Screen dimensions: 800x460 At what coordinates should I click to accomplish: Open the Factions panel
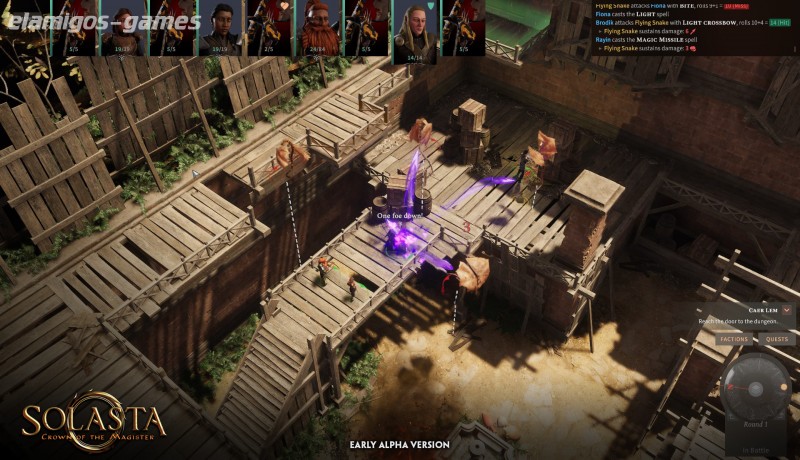click(x=734, y=339)
